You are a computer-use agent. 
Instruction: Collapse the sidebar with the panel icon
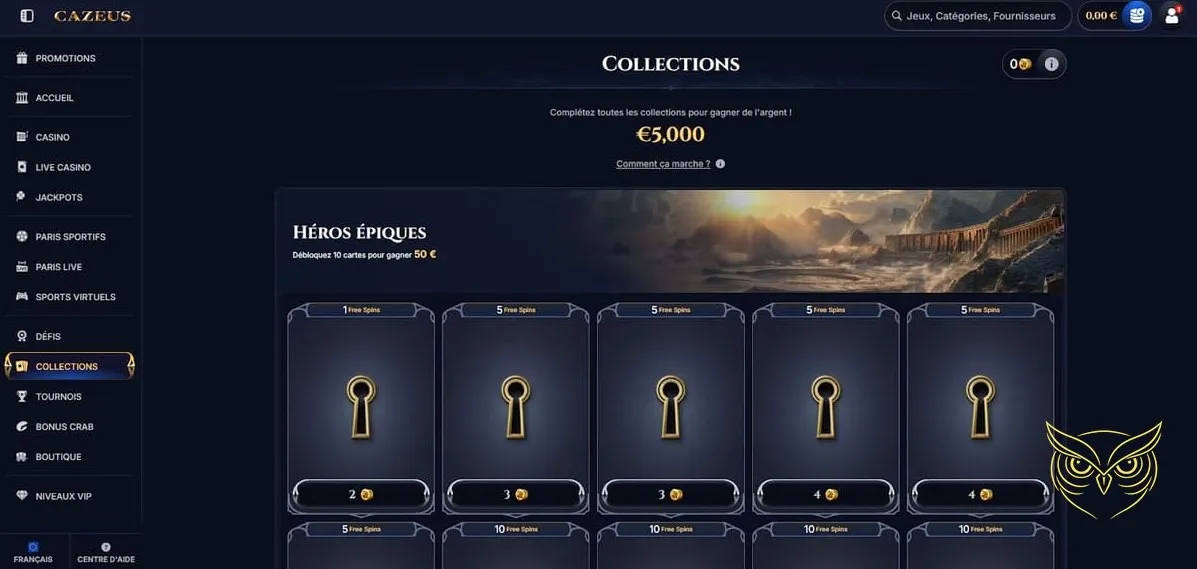27,16
